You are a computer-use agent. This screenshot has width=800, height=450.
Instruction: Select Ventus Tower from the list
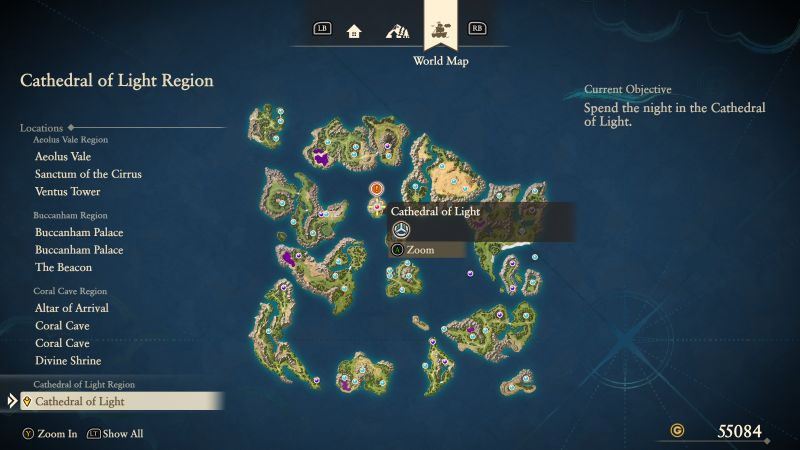[67, 192]
